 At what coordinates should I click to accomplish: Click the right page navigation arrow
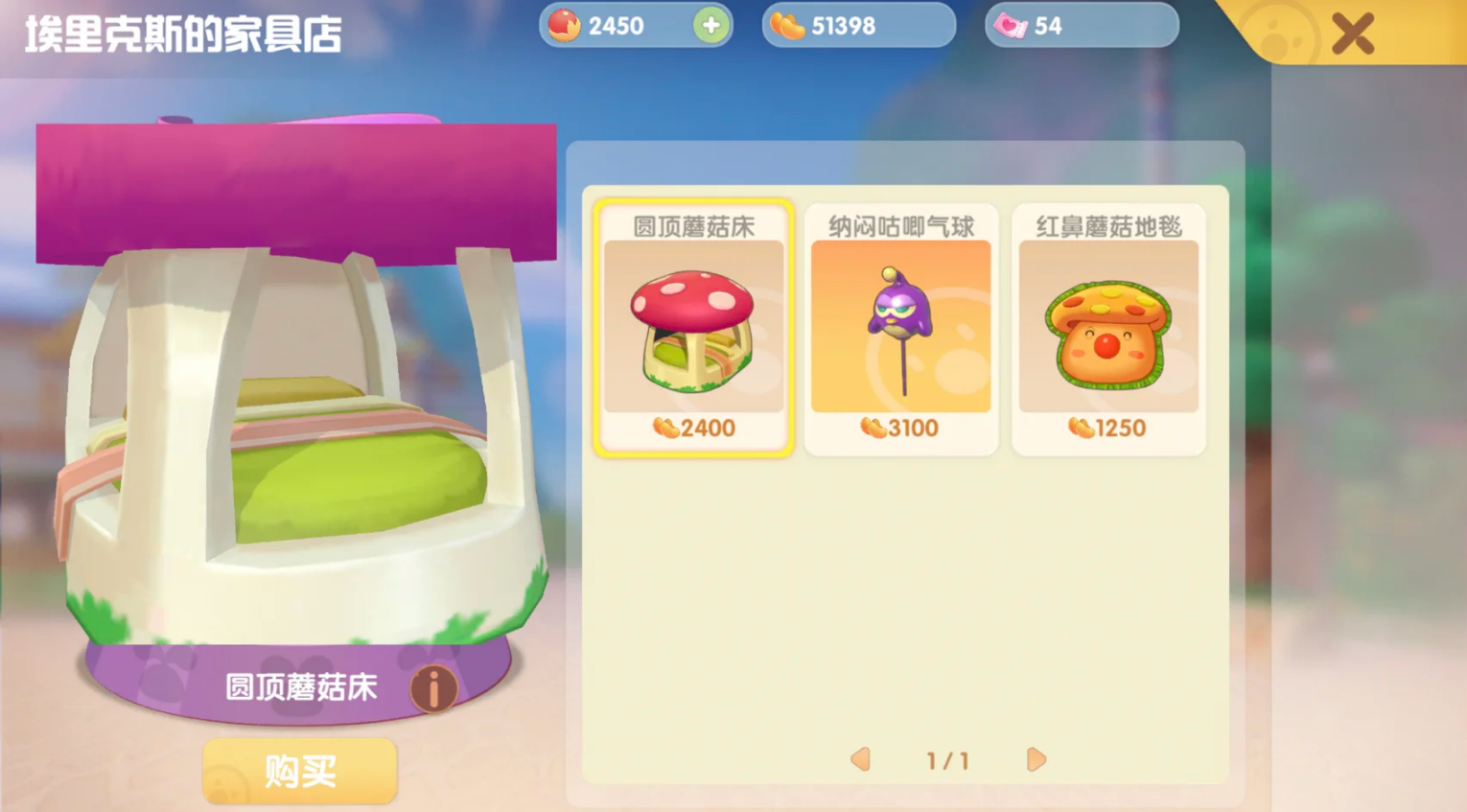point(1036,759)
